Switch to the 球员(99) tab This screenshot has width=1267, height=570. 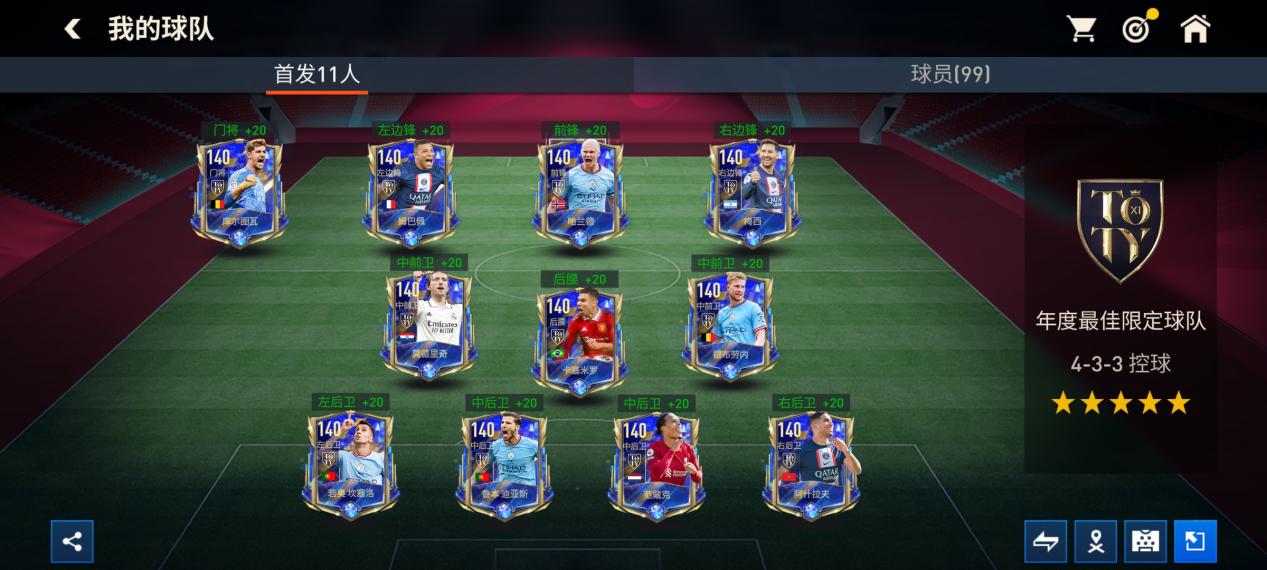pyautogui.click(x=950, y=74)
